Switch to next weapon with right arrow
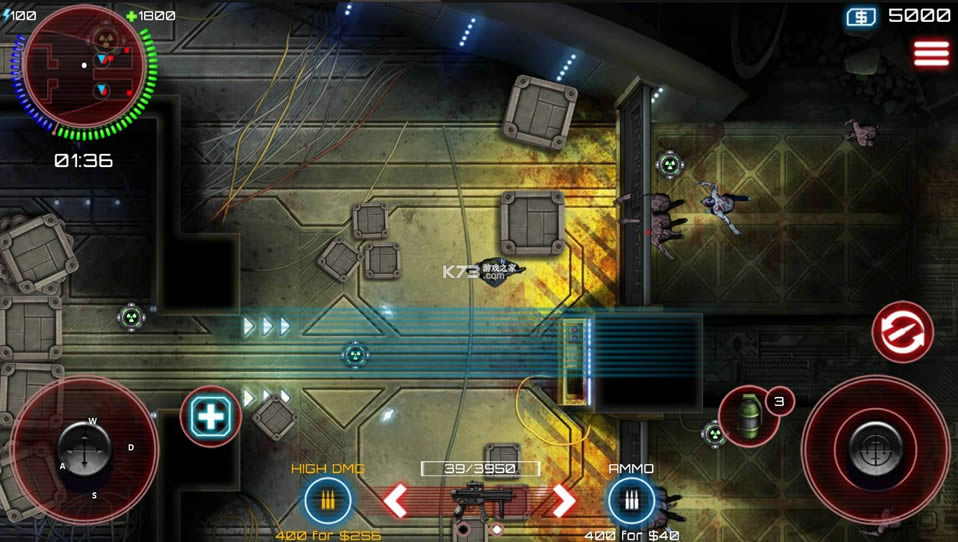This screenshot has height=542, width=958. pyautogui.click(x=565, y=500)
